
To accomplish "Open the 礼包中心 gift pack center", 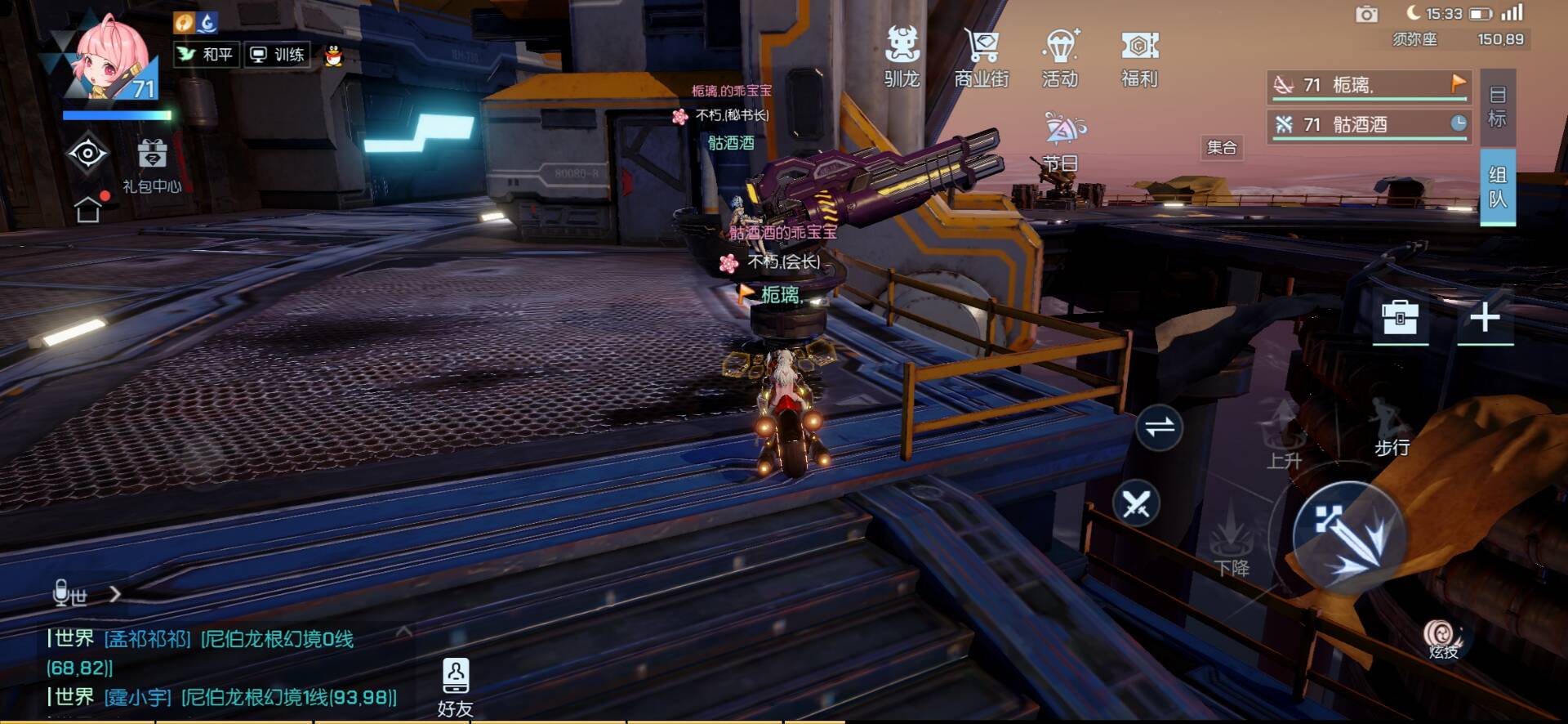I will pos(152,165).
